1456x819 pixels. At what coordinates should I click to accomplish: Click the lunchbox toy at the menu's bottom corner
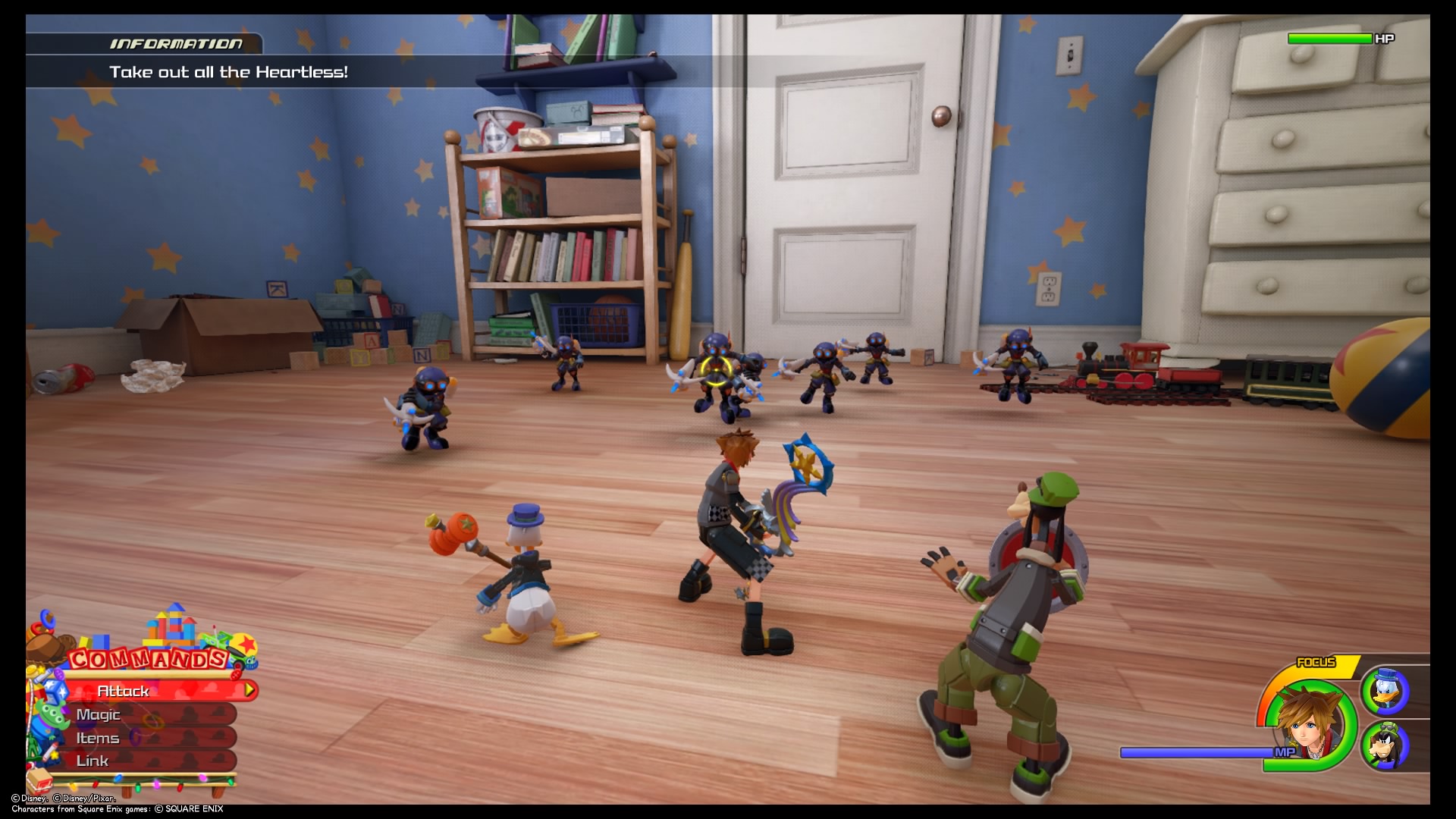[x=39, y=780]
